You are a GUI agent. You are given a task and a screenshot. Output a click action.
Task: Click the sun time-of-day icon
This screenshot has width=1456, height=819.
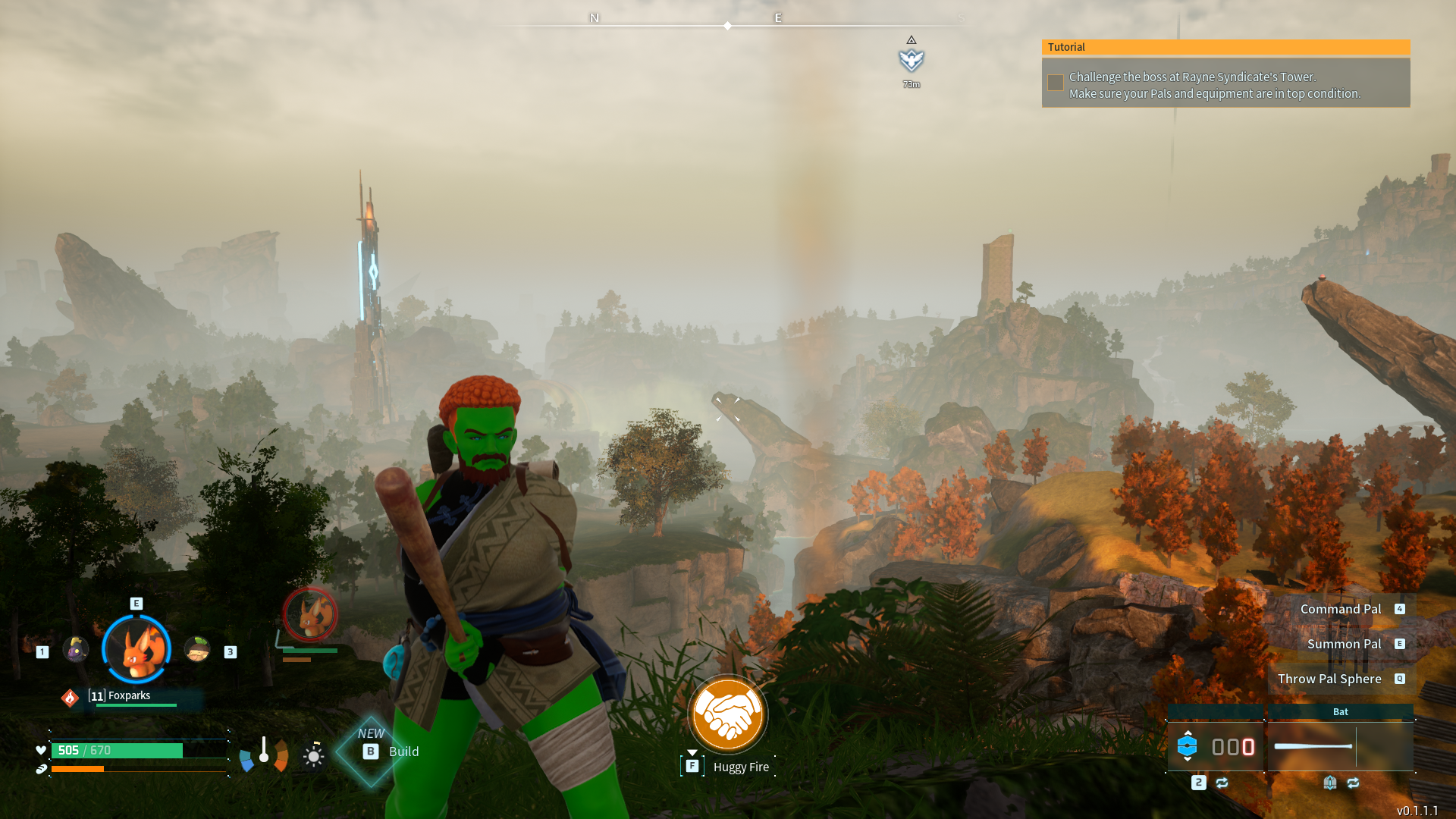(313, 756)
